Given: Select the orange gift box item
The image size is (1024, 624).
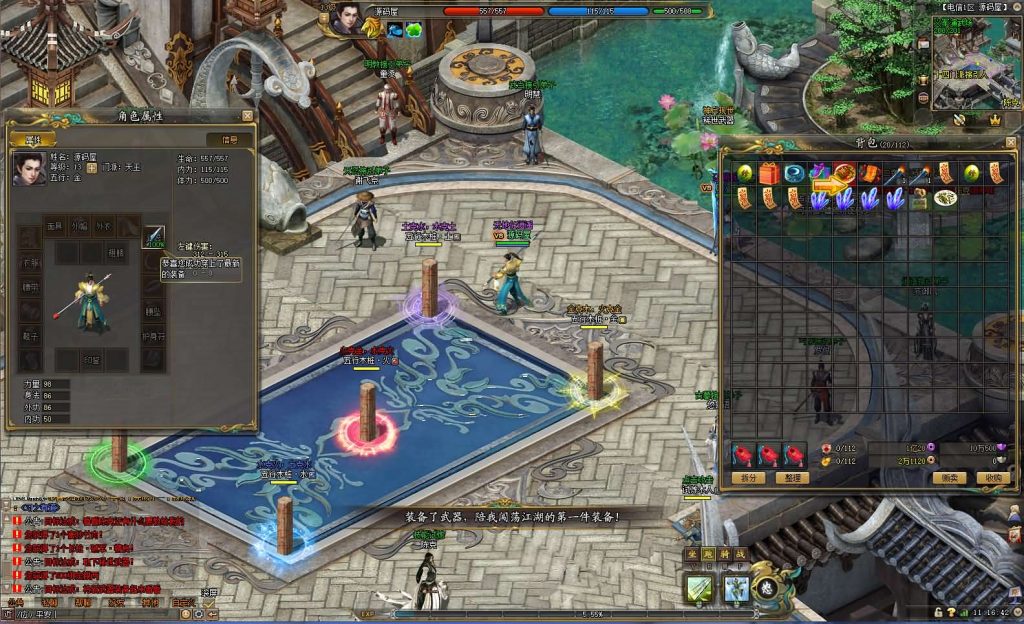Looking at the screenshot, I should [x=769, y=173].
